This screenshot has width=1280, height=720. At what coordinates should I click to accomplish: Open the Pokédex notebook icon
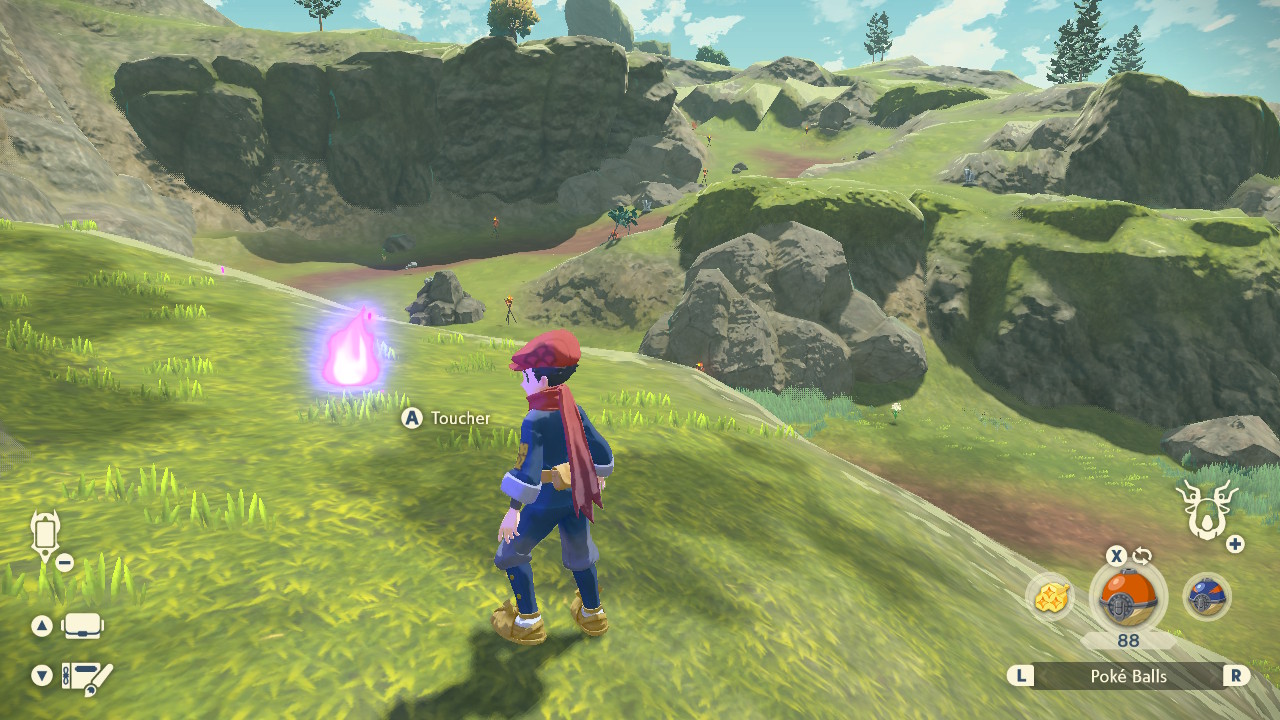coord(86,677)
